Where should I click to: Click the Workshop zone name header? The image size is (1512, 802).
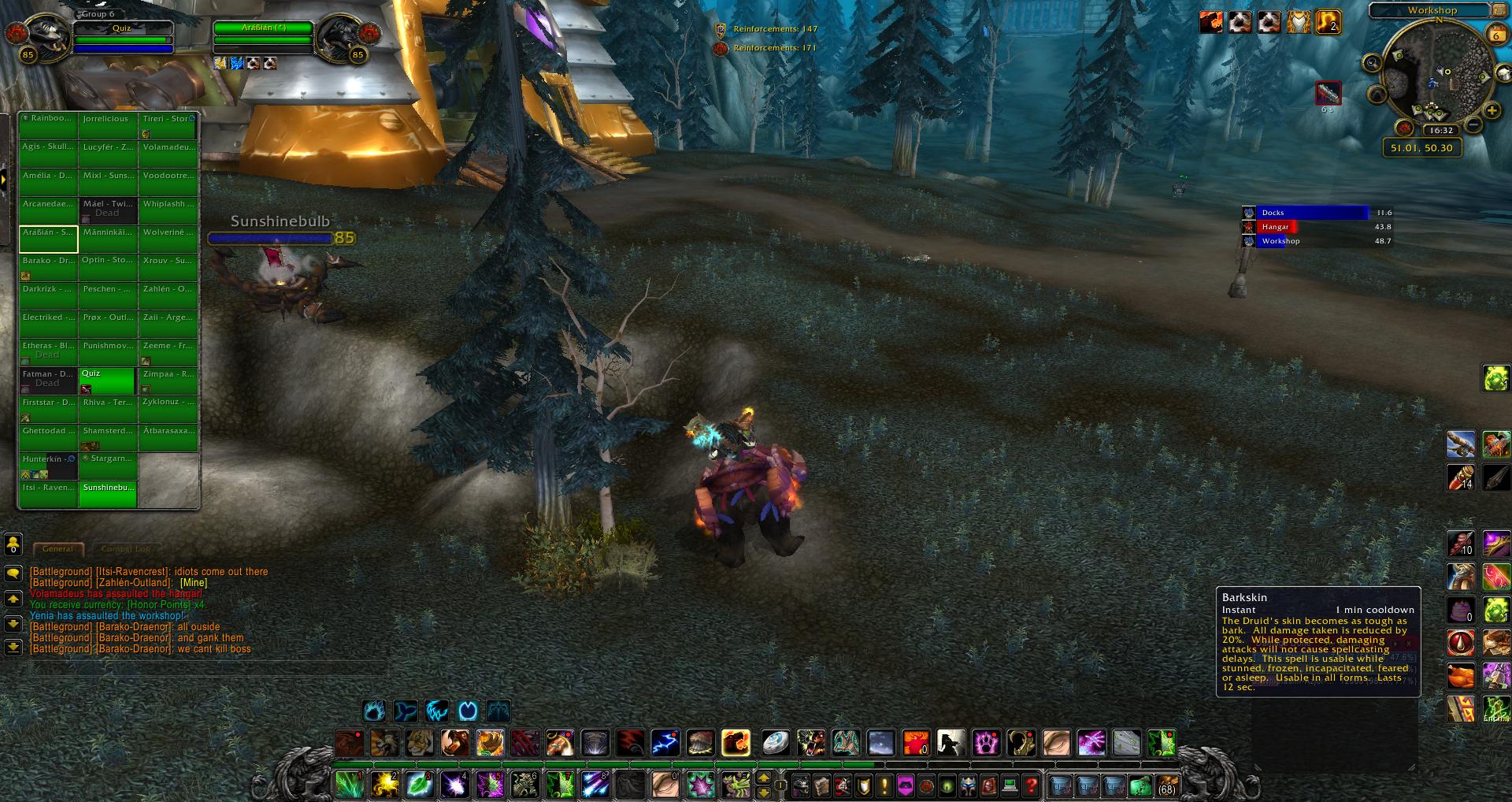tap(1432, 10)
